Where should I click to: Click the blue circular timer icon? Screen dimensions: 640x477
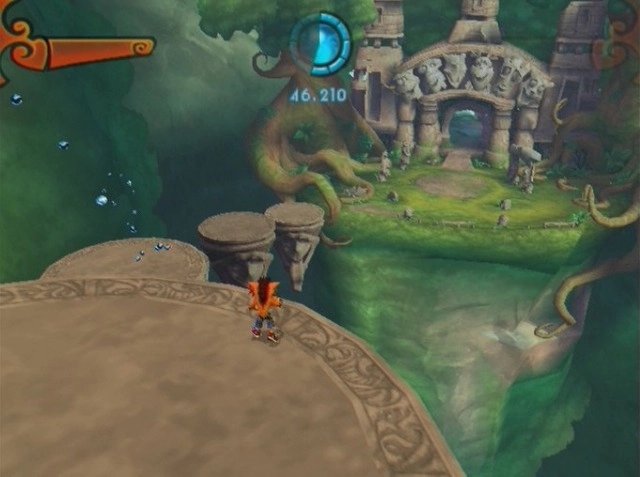pos(320,44)
